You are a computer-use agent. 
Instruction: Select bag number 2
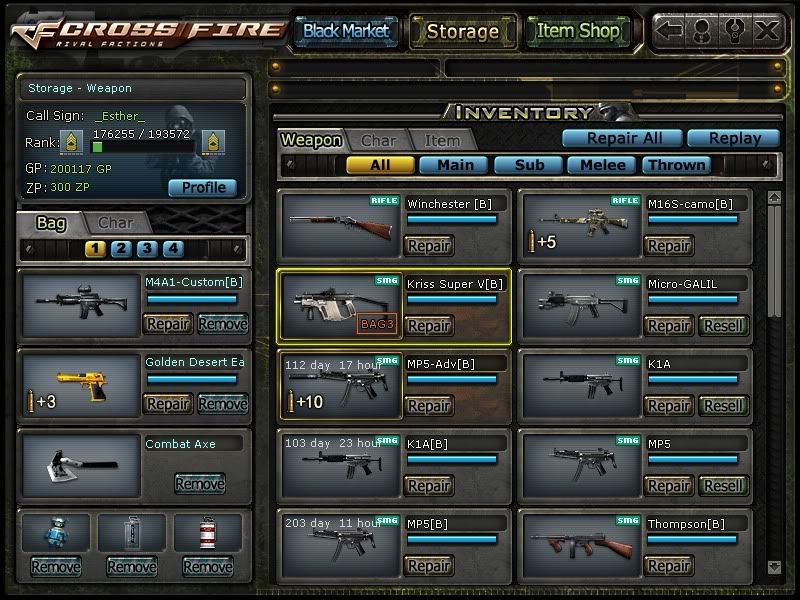(x=121, y=249)
